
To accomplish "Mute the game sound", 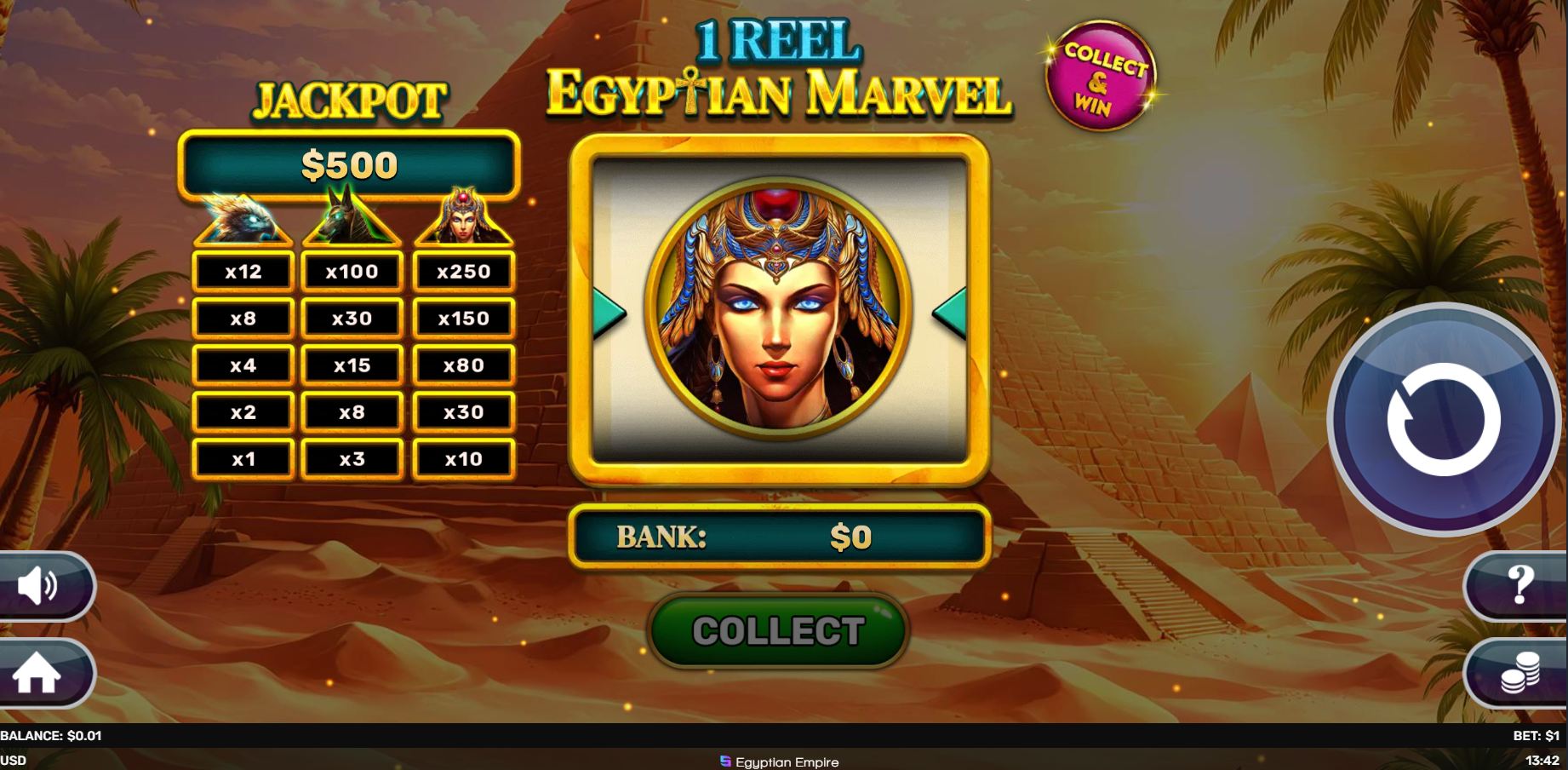I will [x=34, y=585].
